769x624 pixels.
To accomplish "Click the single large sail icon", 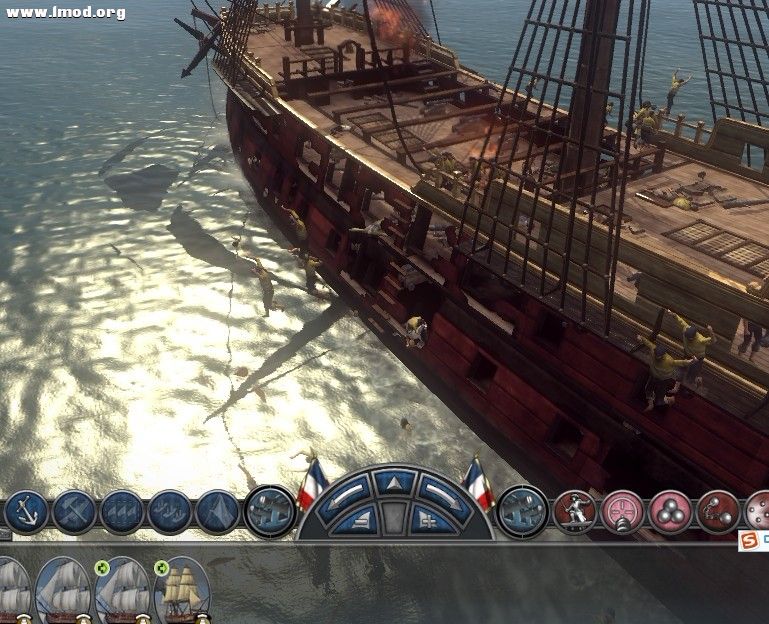I will tap(218, 512).
